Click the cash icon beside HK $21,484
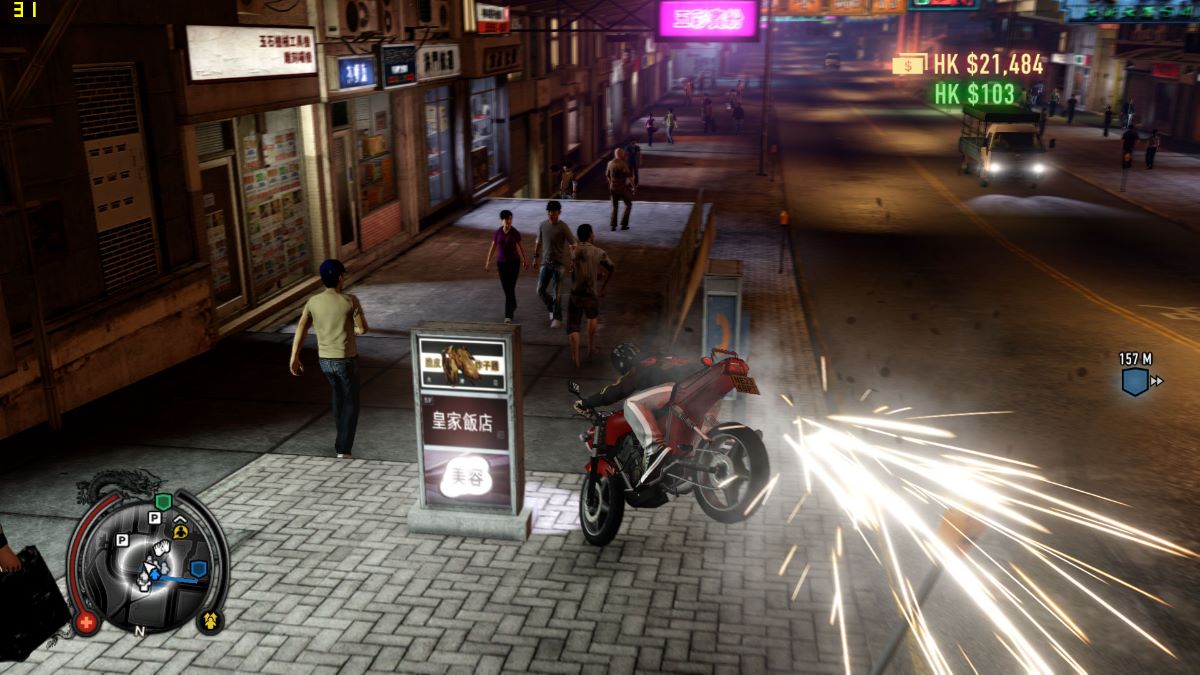 pyautogui.click(x=910, y=64)
